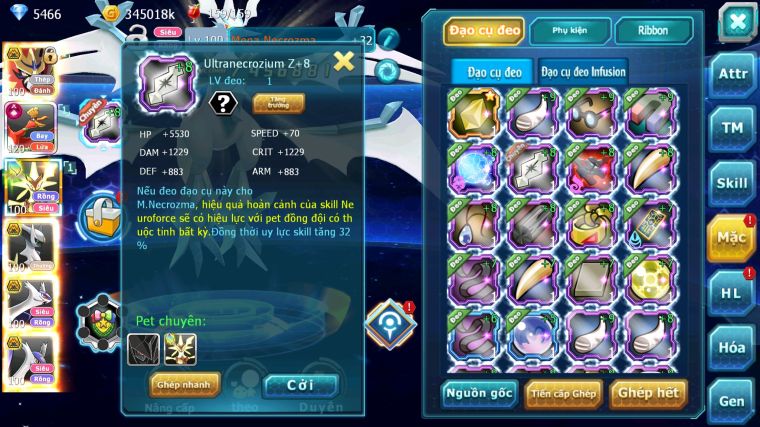The width and height of the screenshot is (760, 427).
Task: Close the Ultranecrozium Z item popup
Action: [343, 62]
